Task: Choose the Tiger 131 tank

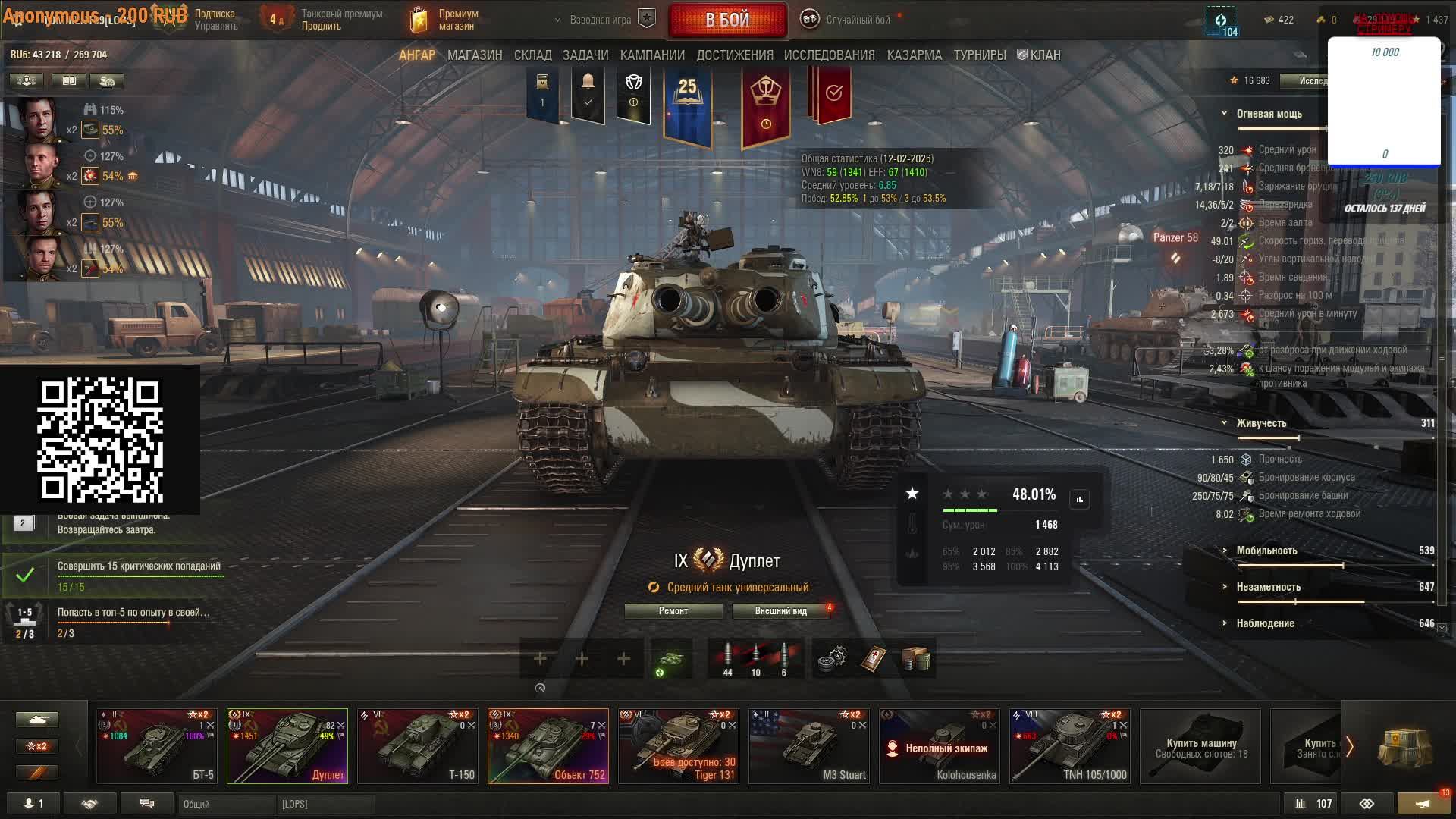Action: (x=678, y=745)
